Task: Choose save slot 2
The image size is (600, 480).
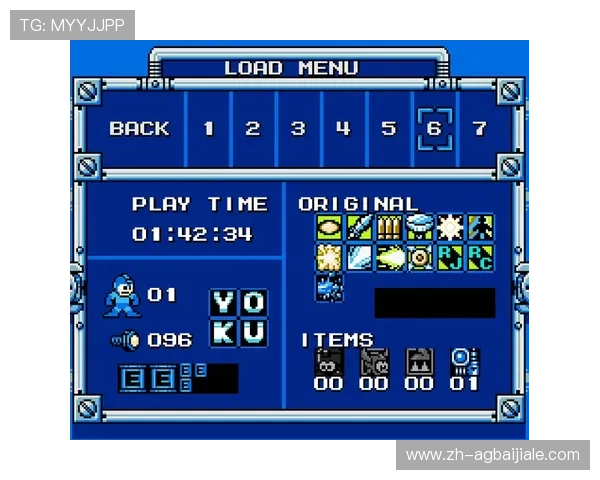Action: (x=253, y=128)
